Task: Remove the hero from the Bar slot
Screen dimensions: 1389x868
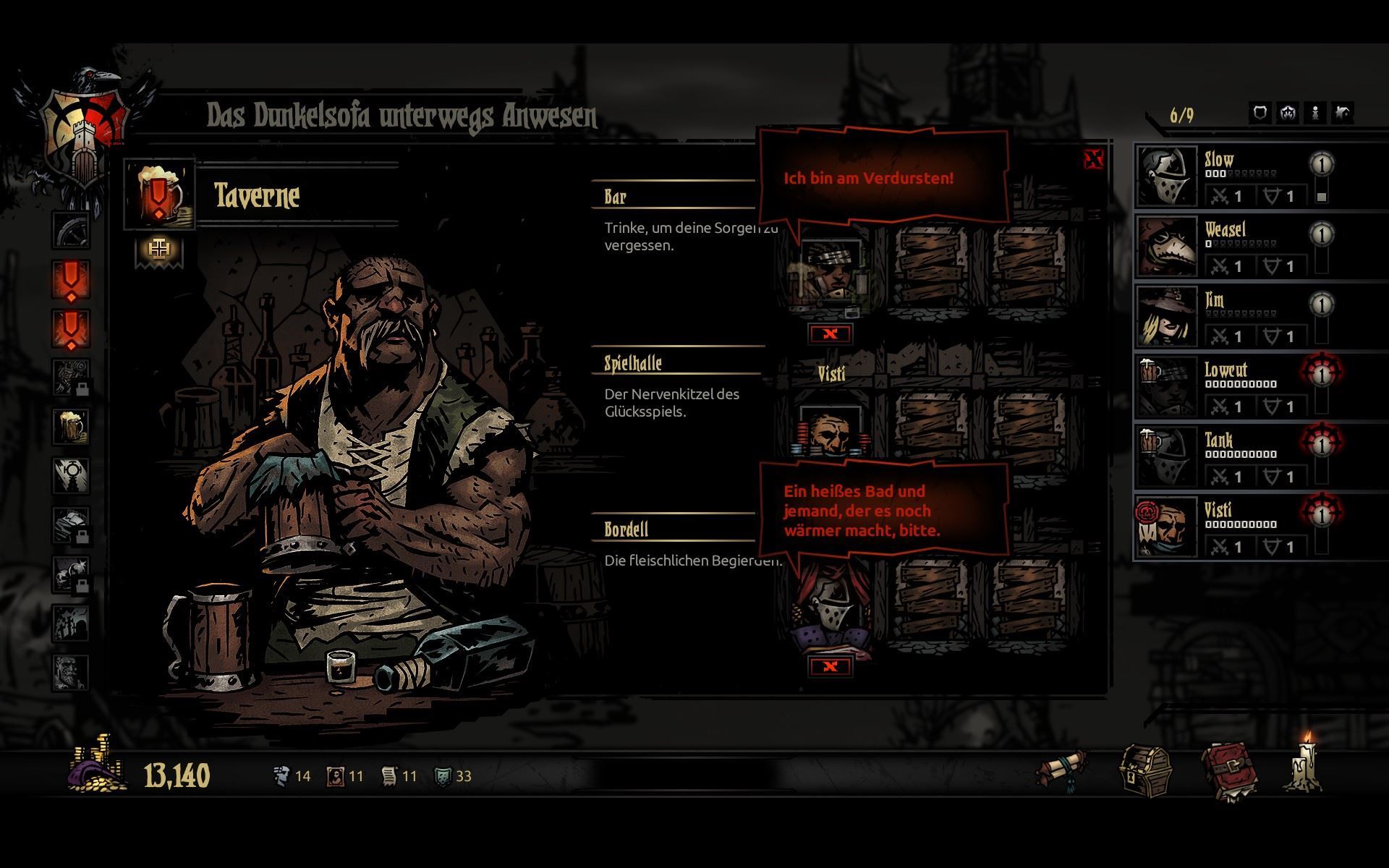Action: (x=831, y=333)
